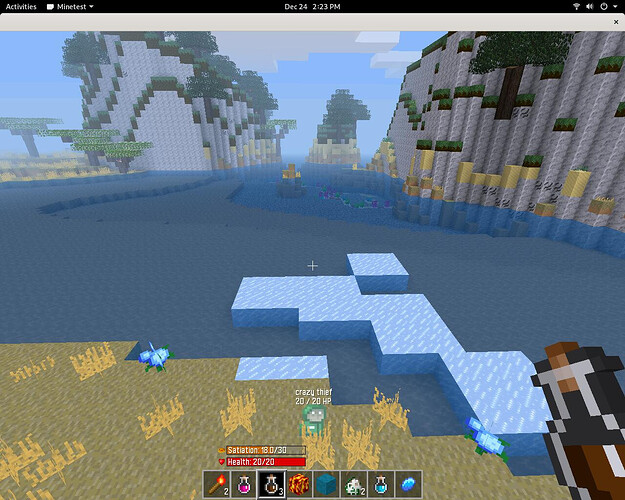Pick the teal block hotbar slot
625x500 pixels.
326,485
